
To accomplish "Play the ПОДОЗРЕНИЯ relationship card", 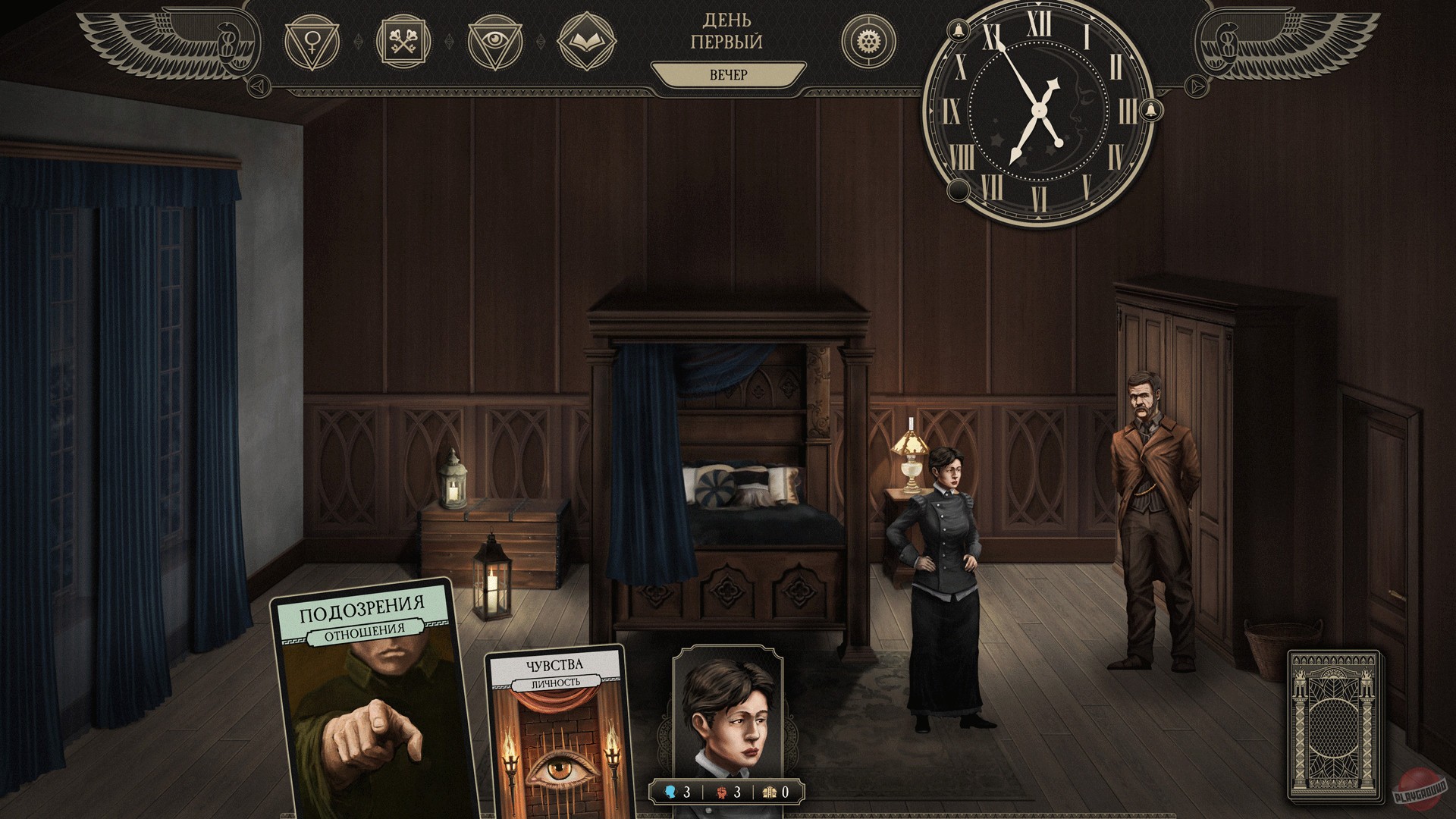I will pos(362,701).
